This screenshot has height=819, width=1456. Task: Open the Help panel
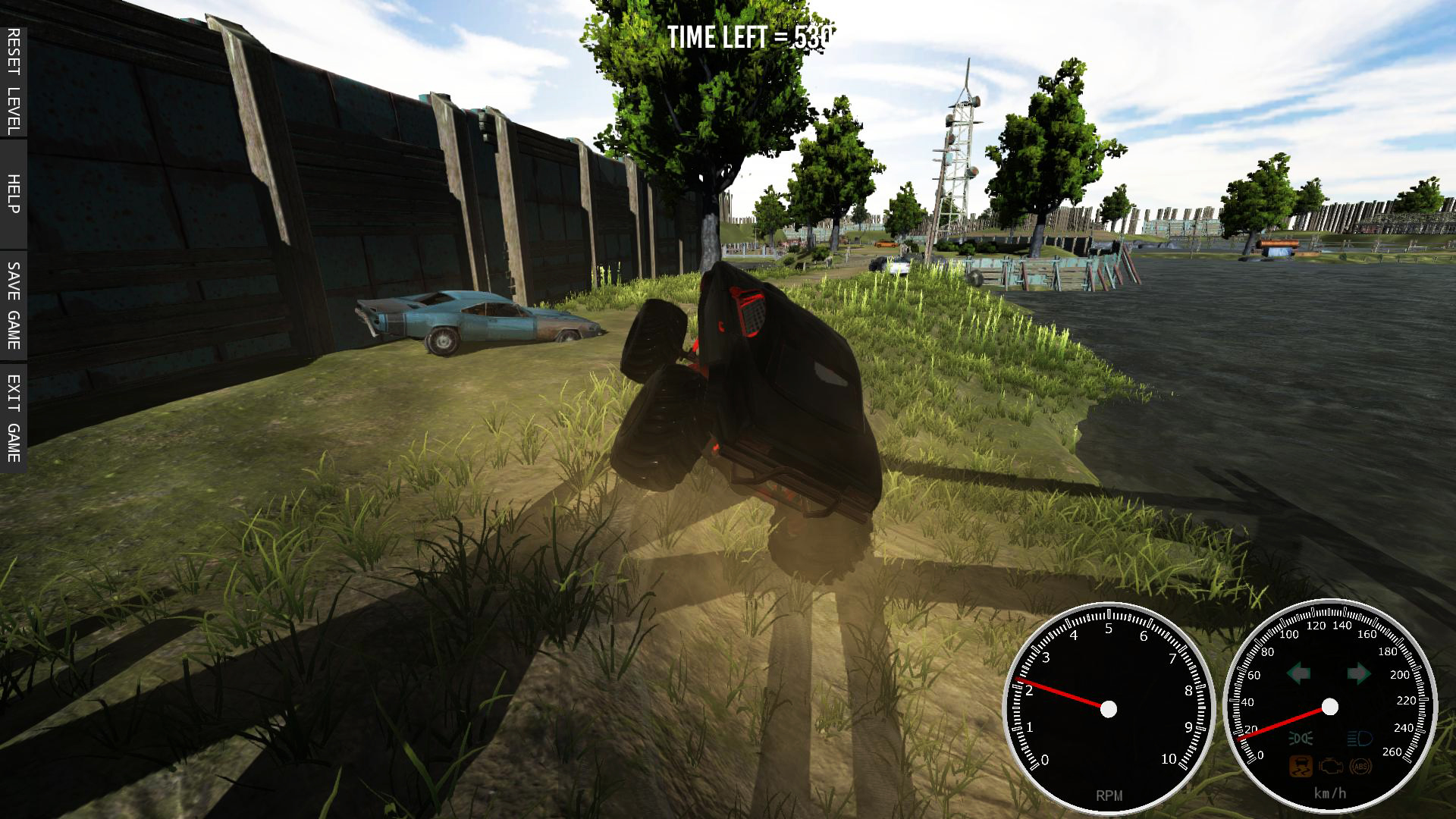click(13, 194)
